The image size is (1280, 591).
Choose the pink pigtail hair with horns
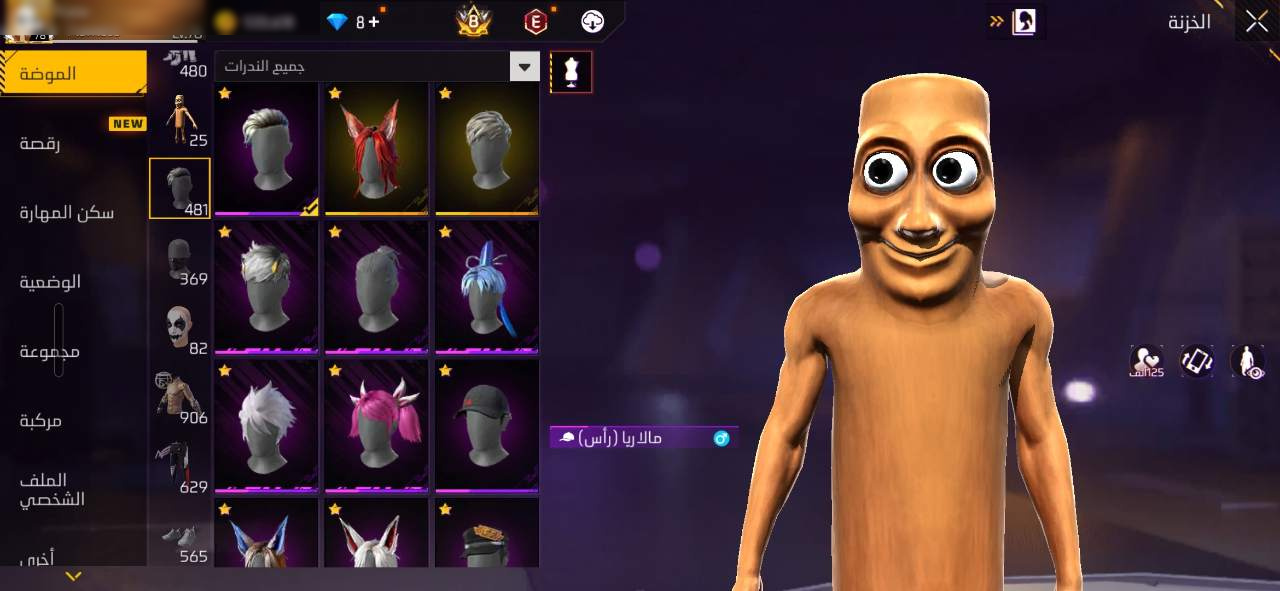[x=376, y=425]
